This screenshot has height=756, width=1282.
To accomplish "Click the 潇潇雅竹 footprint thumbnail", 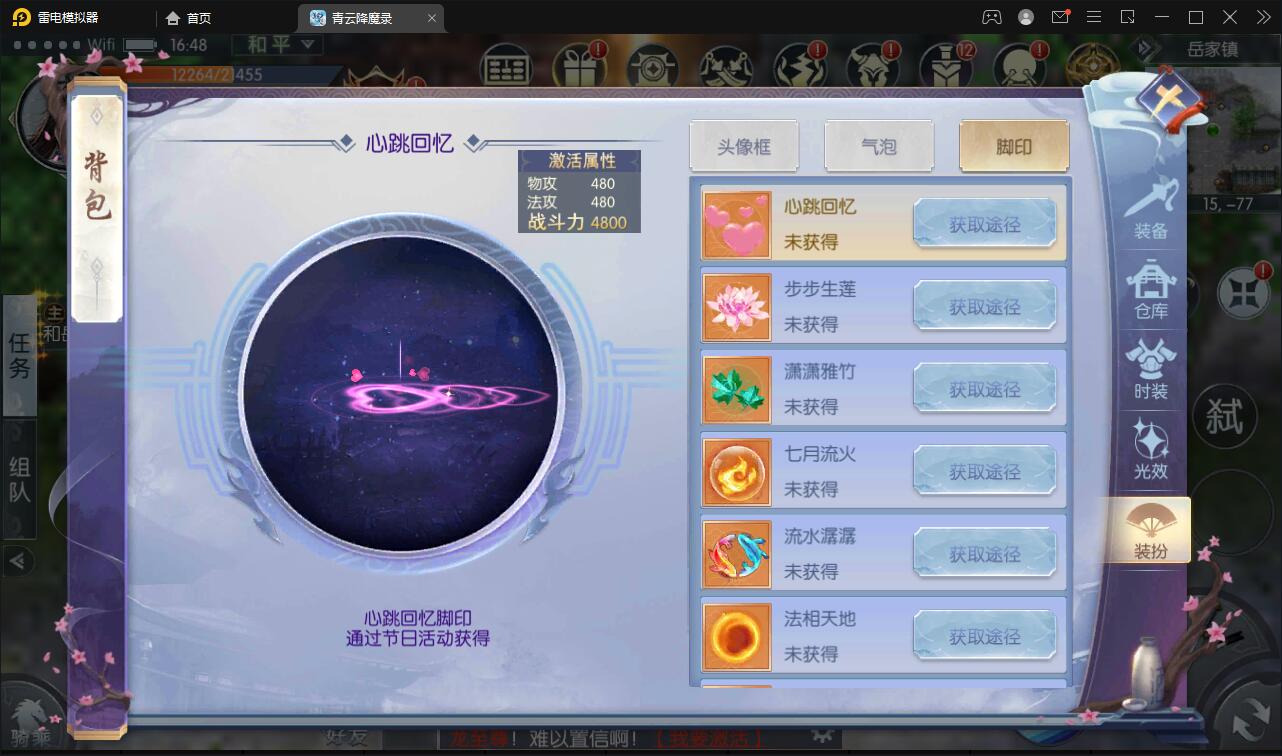I will tap(737, 388).
